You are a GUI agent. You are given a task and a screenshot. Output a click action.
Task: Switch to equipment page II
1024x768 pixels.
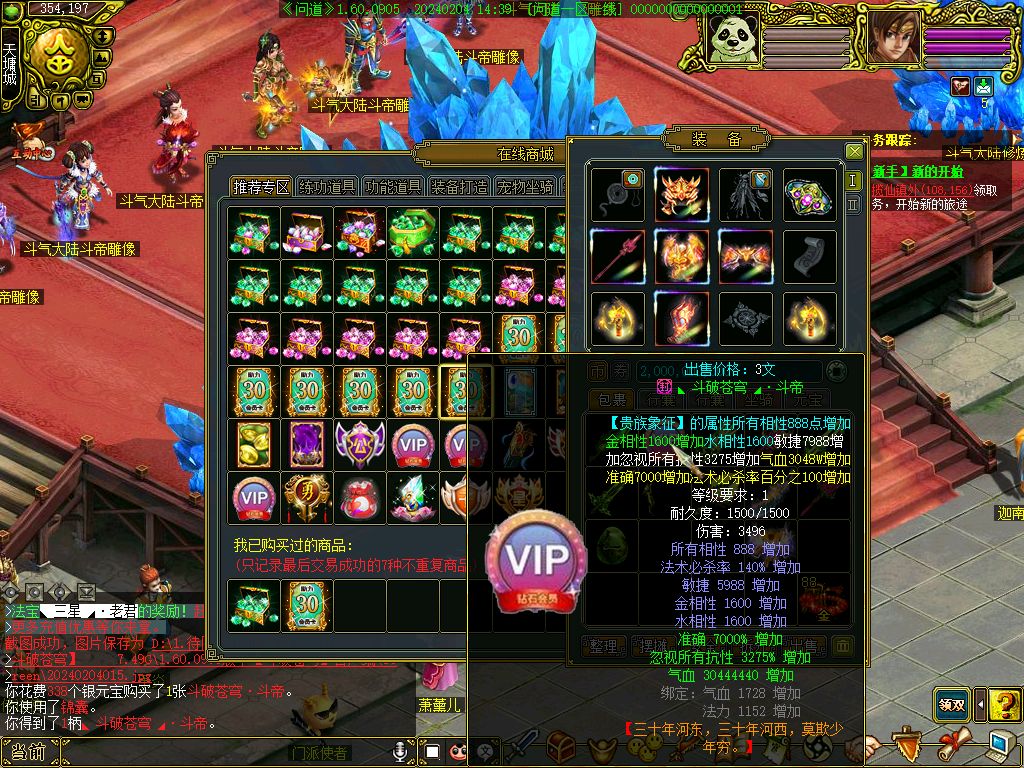coord(853,204)
